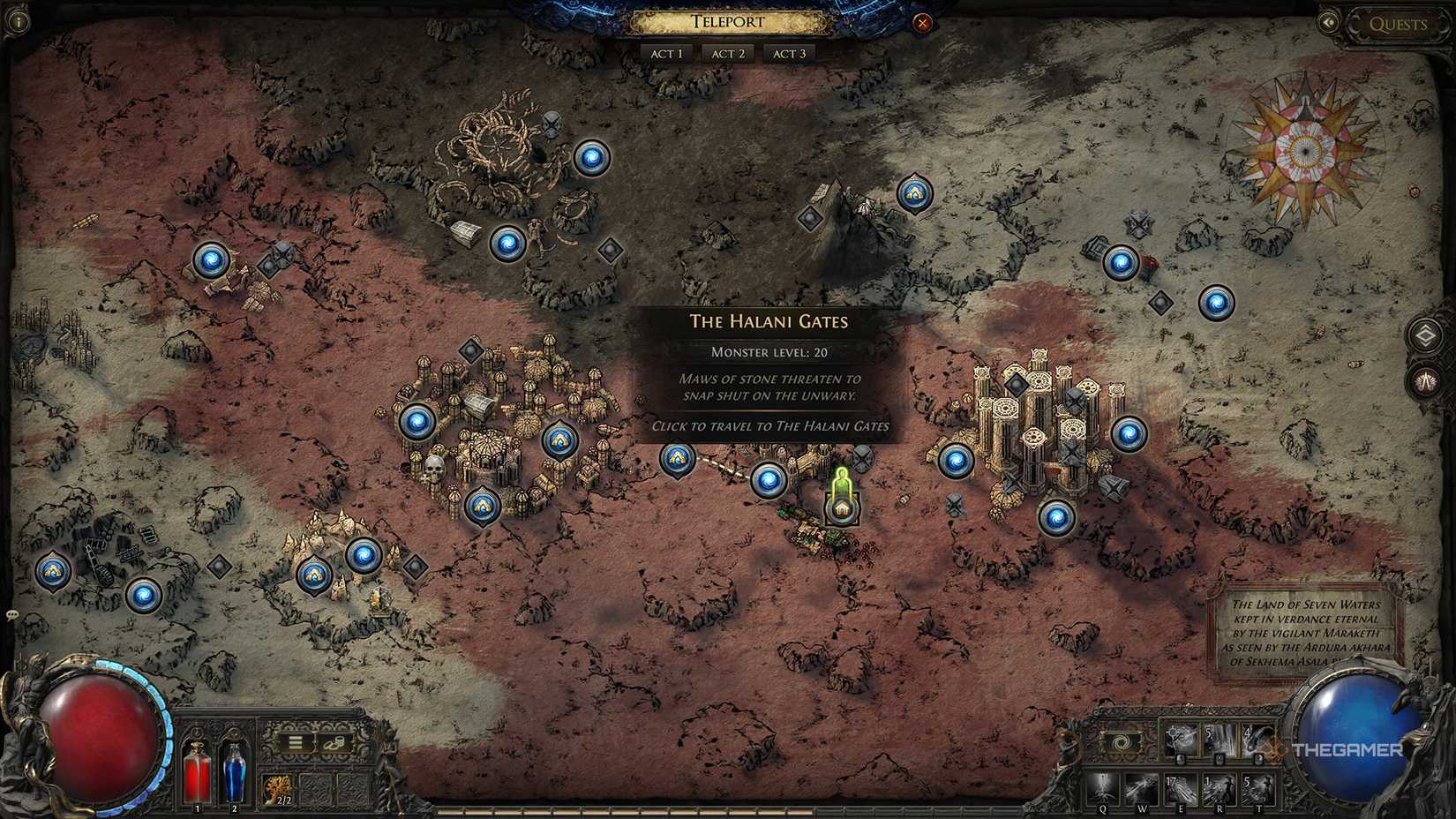Click the hamburger menu icon beside the flasks

pos(295,741)
